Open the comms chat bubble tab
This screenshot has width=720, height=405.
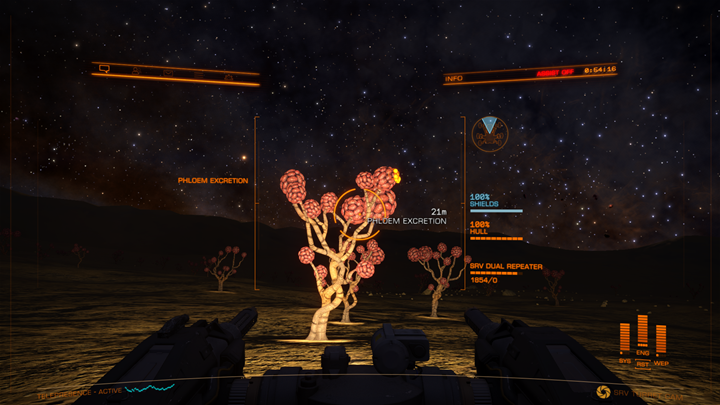(103, 68)
